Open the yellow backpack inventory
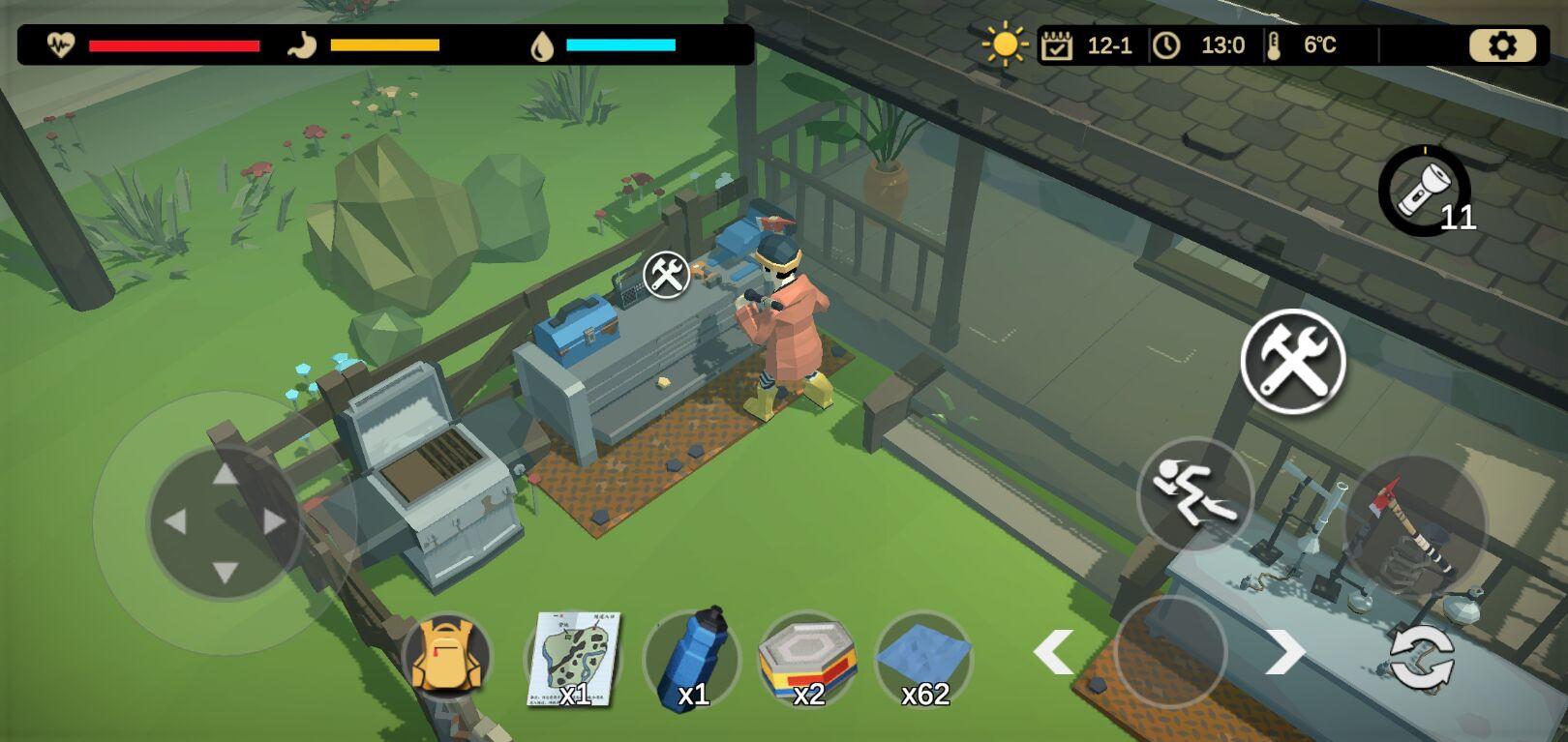Screen dimensions: 1568x742 [x=446, y=657]
